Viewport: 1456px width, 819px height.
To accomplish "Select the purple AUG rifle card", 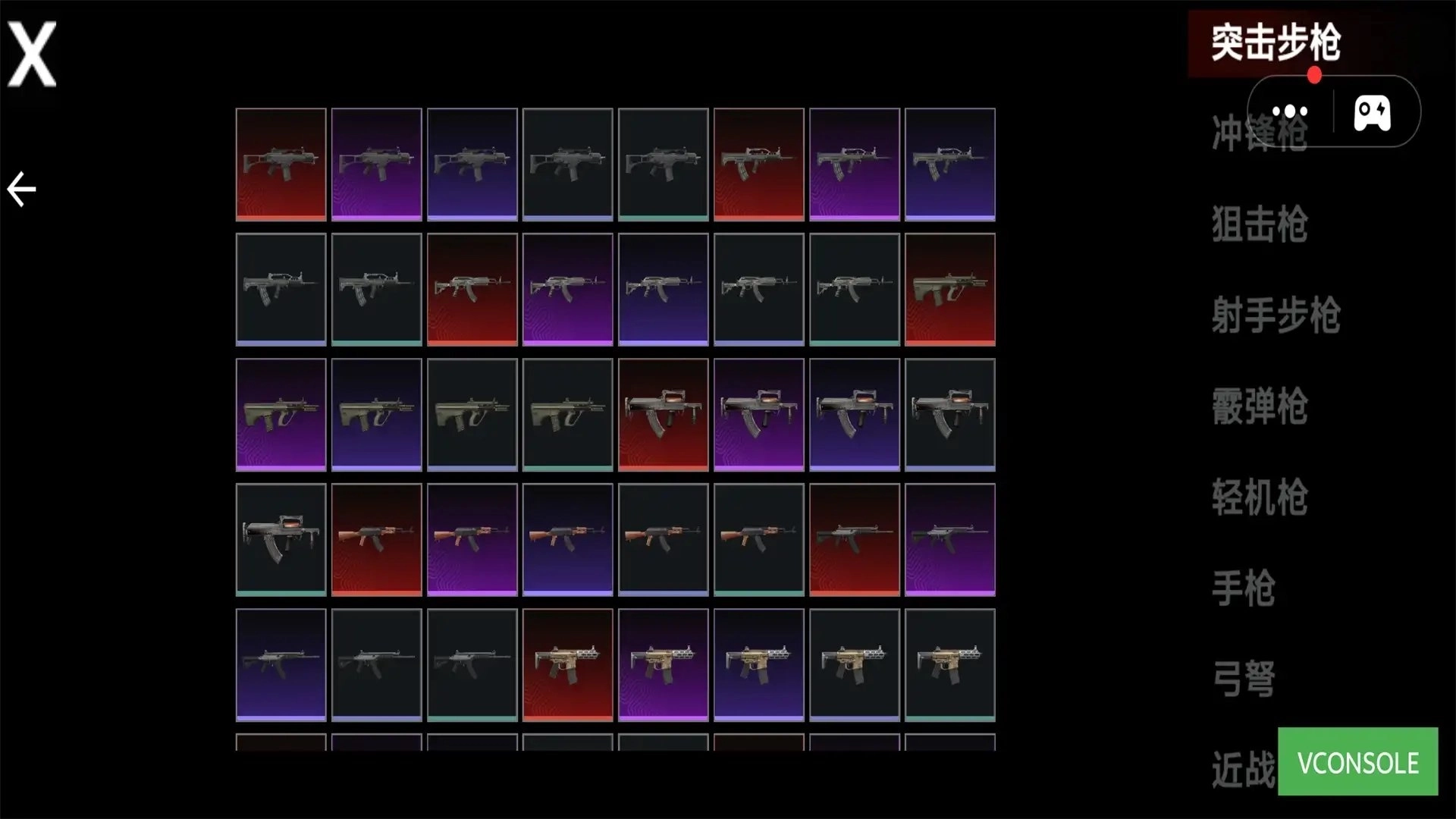I will pyautogui.click(x=281, y=414).
